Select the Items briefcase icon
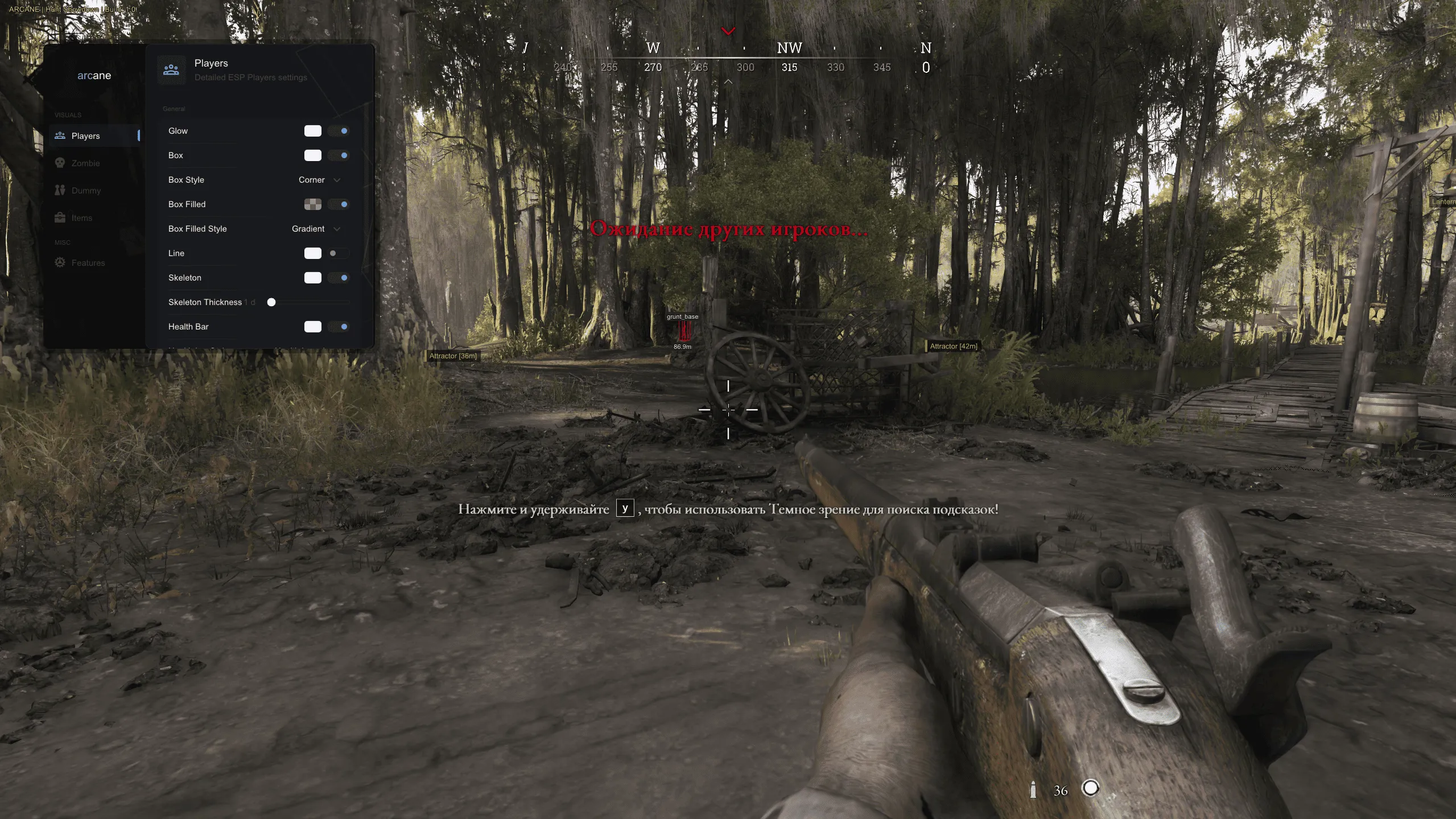Screen dimensions: 1456x819 [x=61, y=217]
